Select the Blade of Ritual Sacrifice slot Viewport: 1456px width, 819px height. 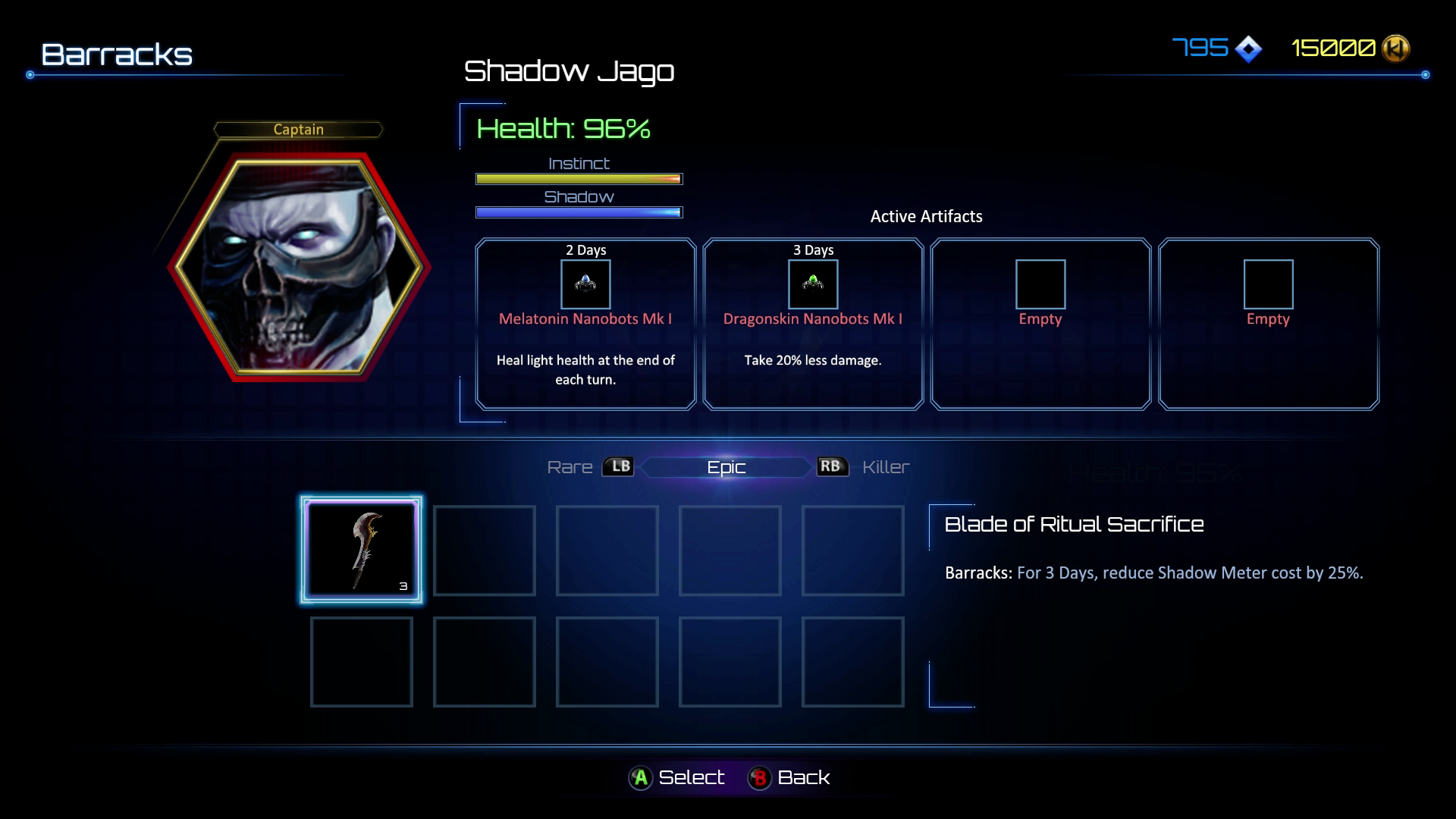tap(361, 550)
